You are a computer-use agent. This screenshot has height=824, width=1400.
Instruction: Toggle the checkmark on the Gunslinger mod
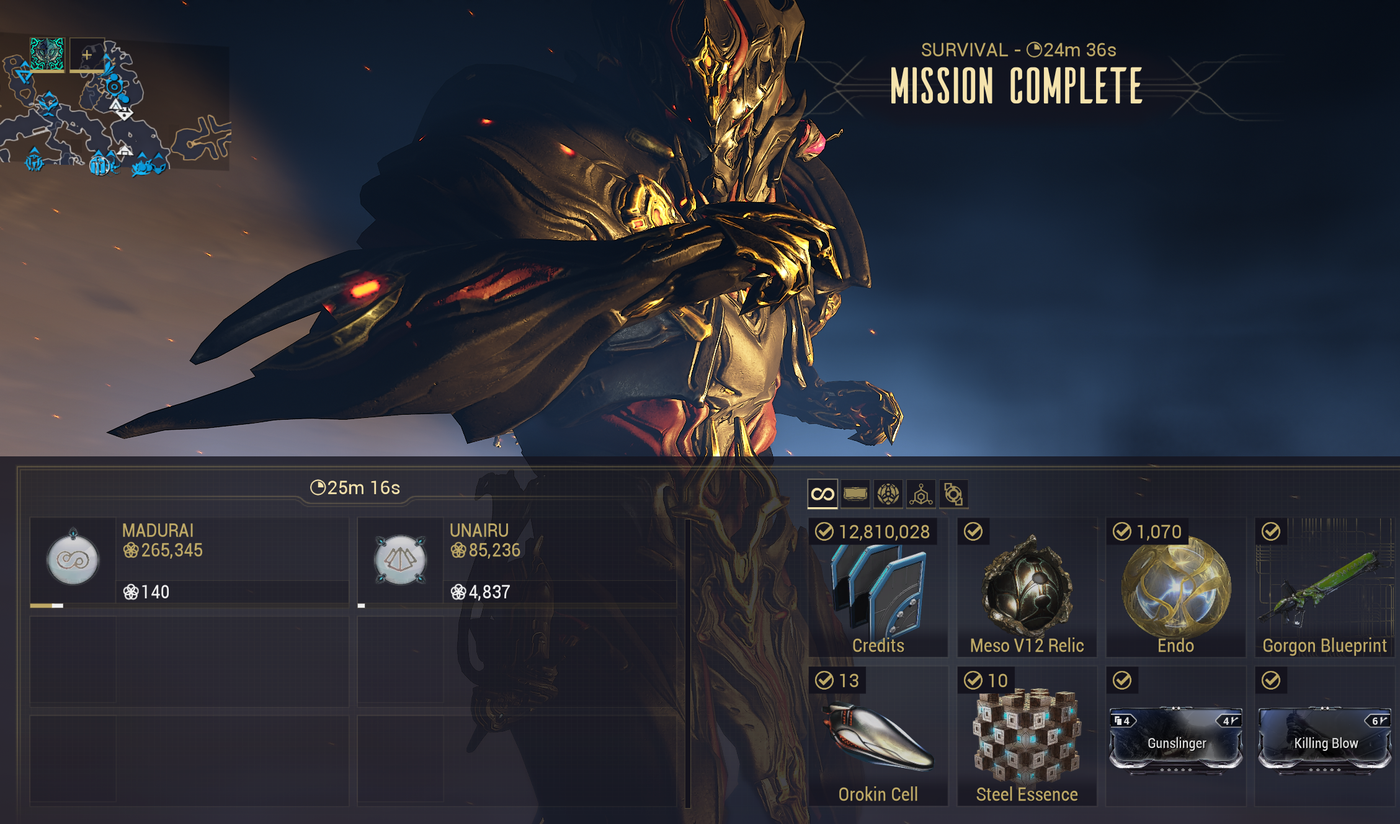pos(1122,680)
